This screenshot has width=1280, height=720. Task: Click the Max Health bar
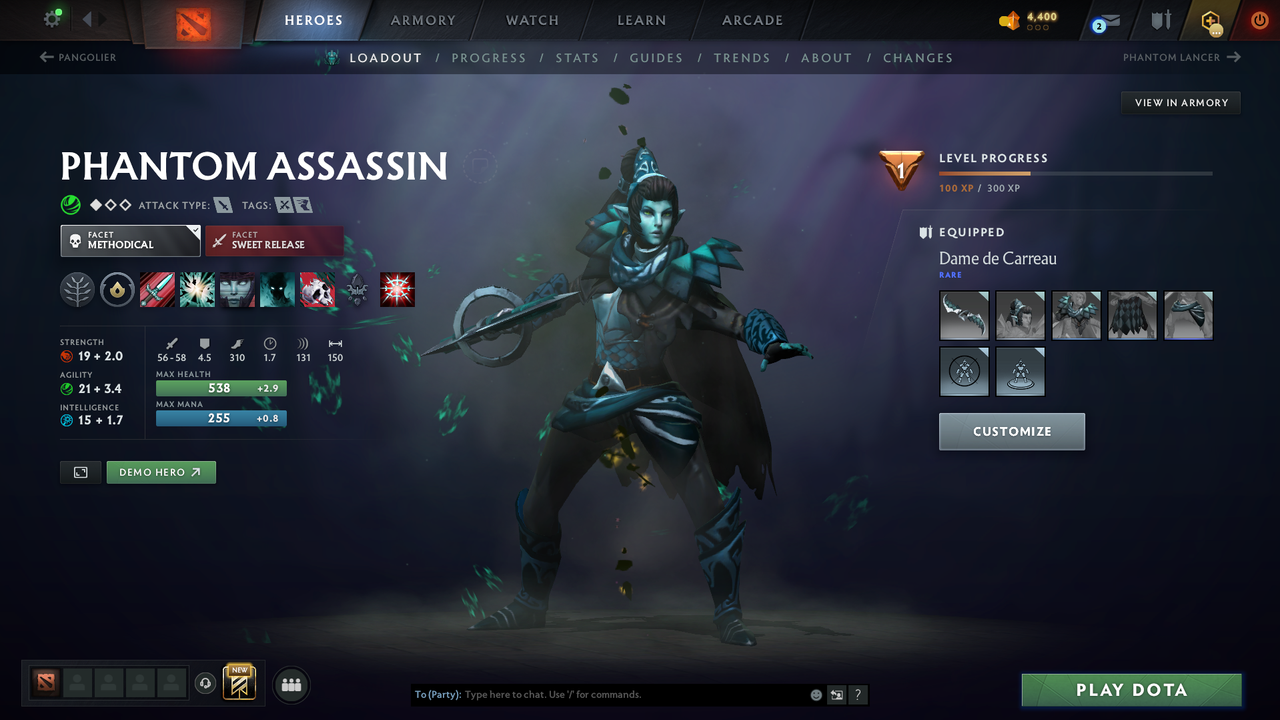[x=220, y=388]
